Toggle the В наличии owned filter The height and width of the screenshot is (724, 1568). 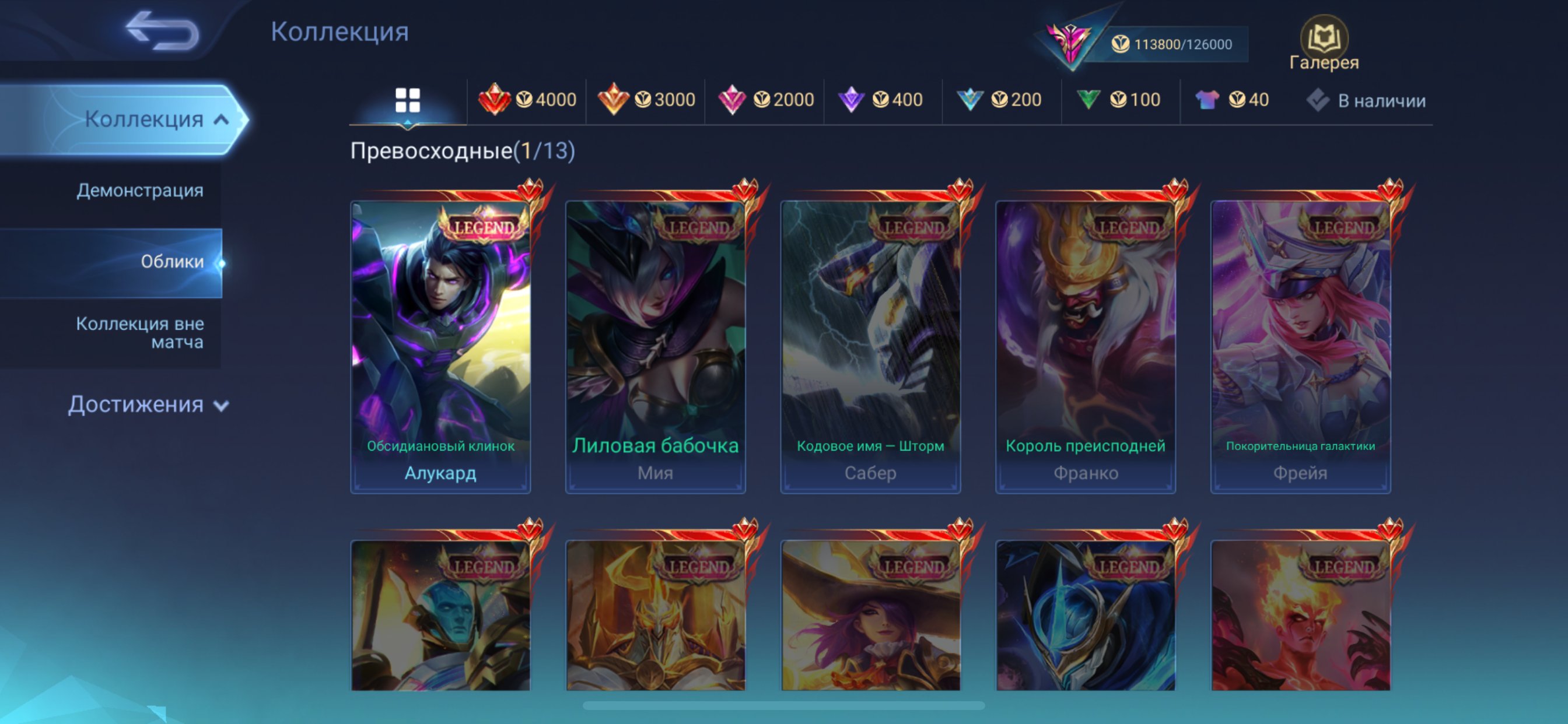coord(1366,100)
